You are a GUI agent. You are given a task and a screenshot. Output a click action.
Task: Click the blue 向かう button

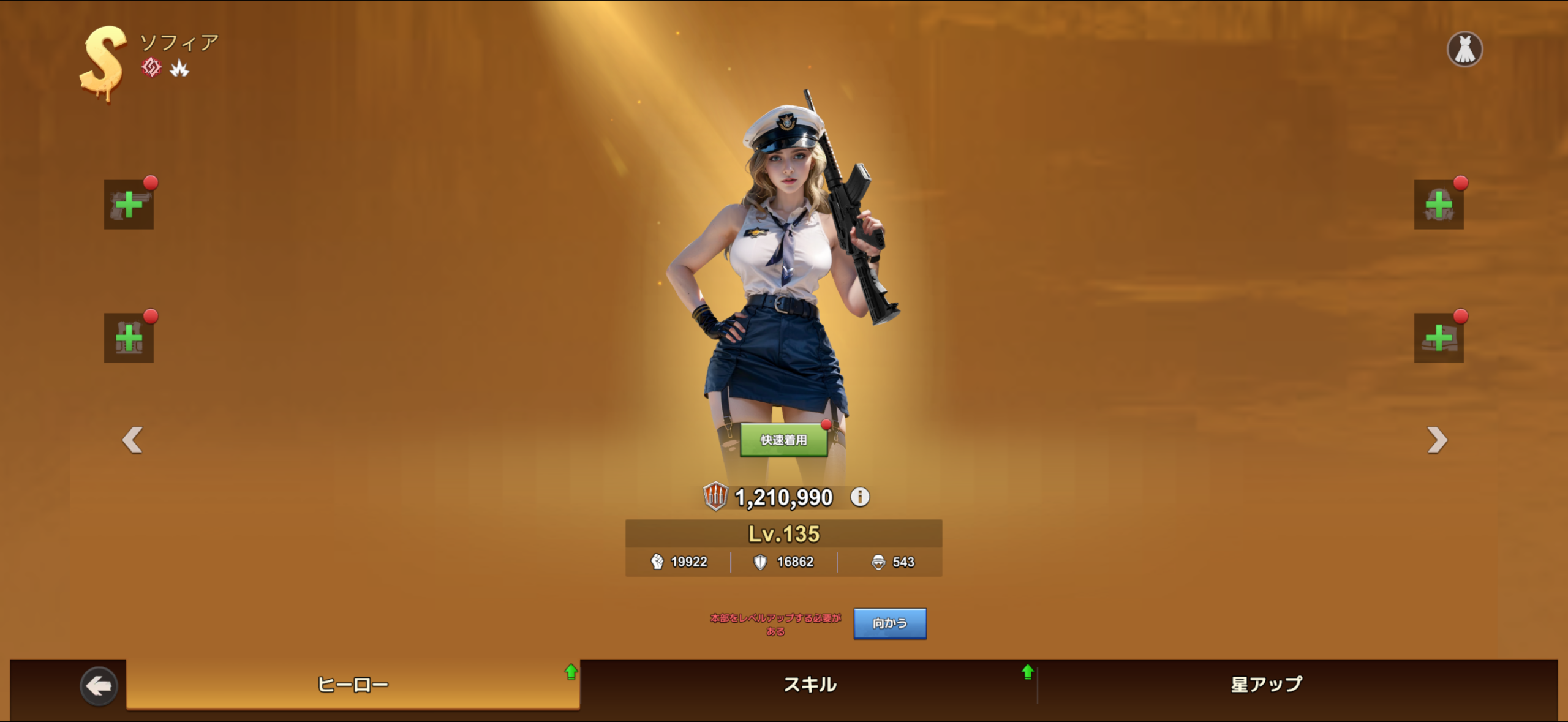point(889,623)
